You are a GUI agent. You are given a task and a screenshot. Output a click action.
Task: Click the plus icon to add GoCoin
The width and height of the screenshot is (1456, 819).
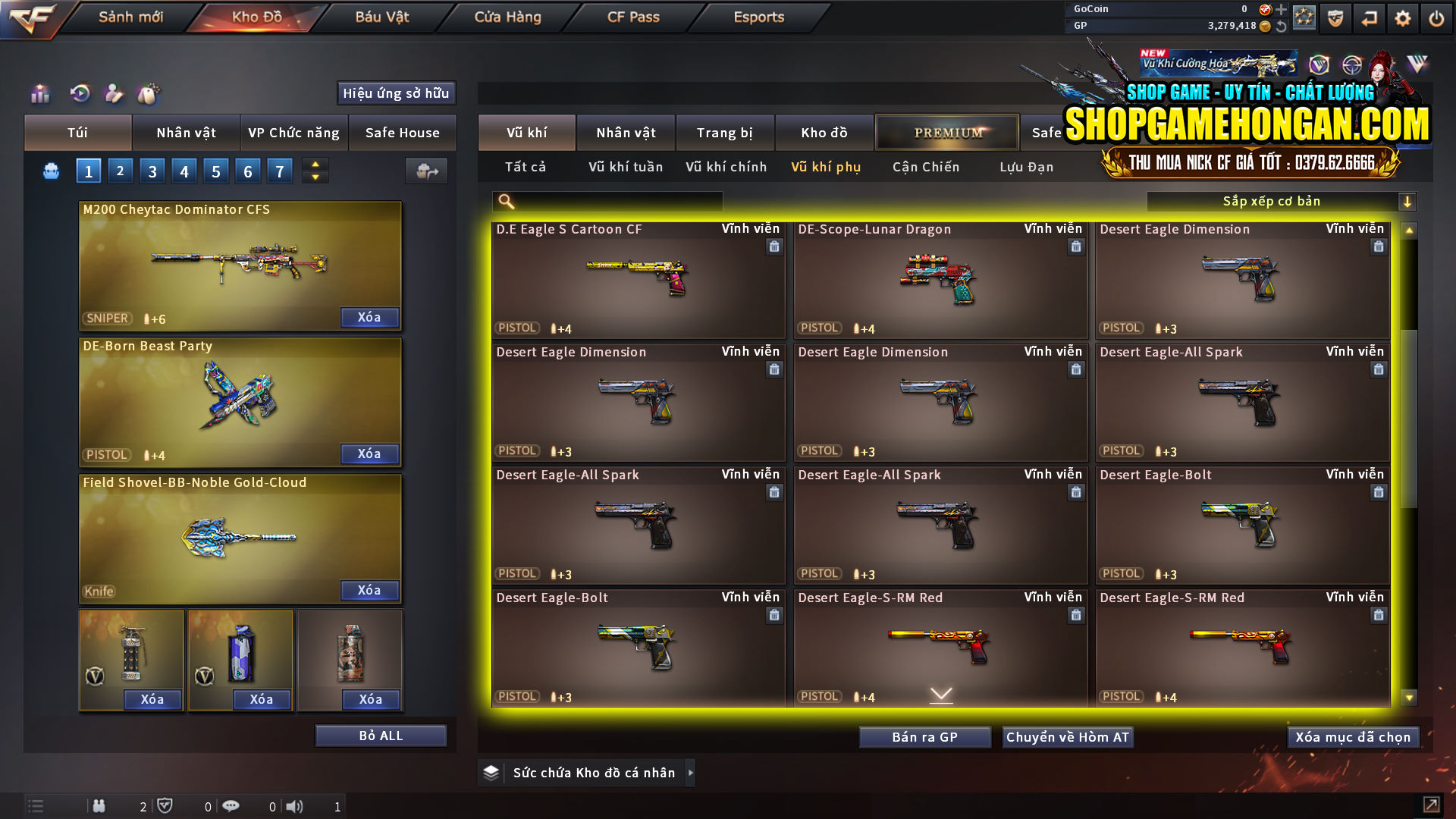1282,9
